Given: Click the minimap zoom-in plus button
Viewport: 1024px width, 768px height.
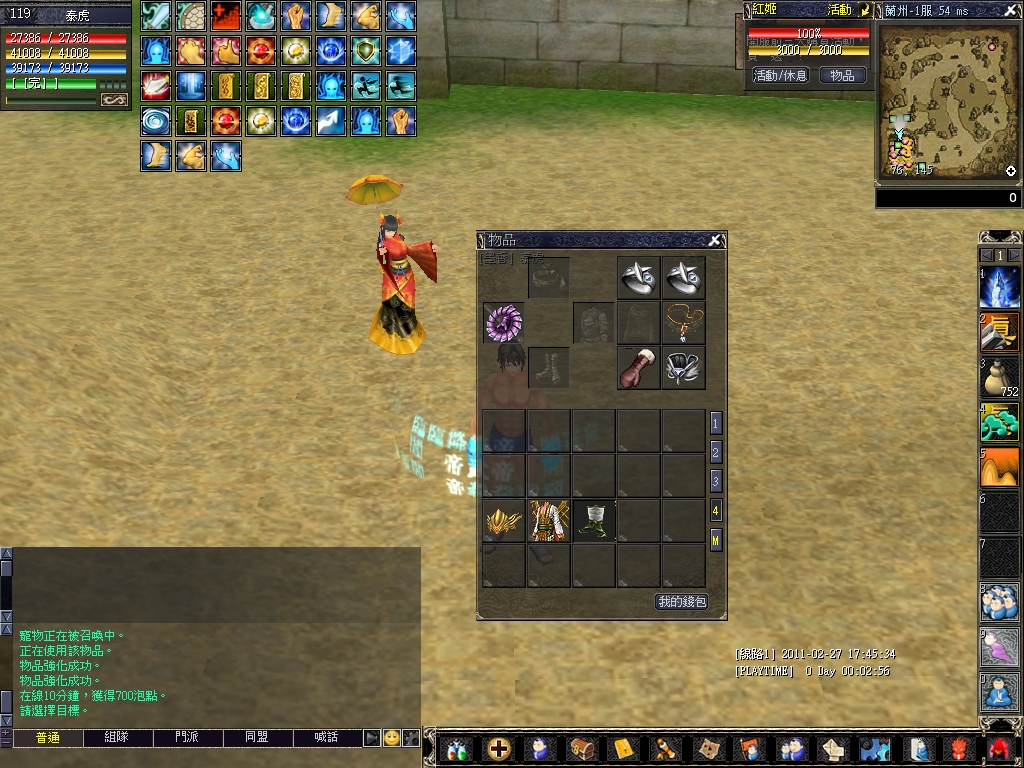Looking at the screenshot, I should pos(1012,171).
